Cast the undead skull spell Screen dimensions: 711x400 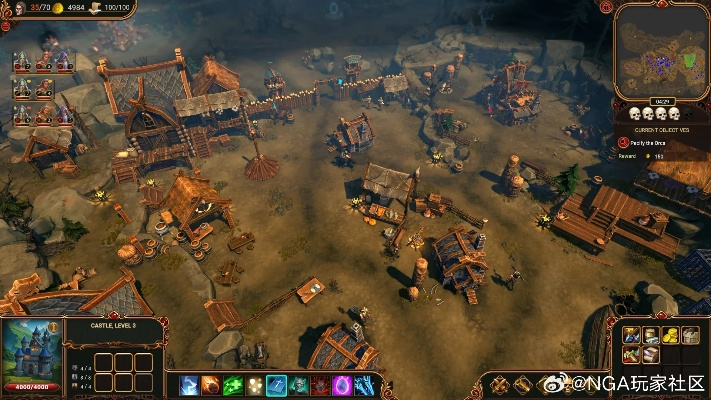pyautogui.click(x=298, y=384)
